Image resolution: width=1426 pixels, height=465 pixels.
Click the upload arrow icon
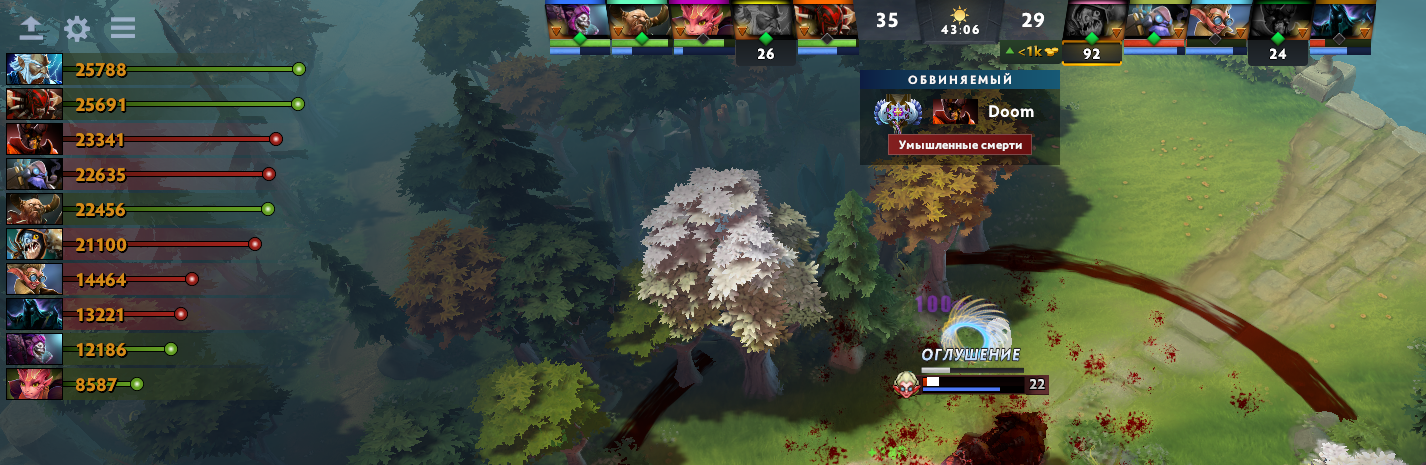32,28
